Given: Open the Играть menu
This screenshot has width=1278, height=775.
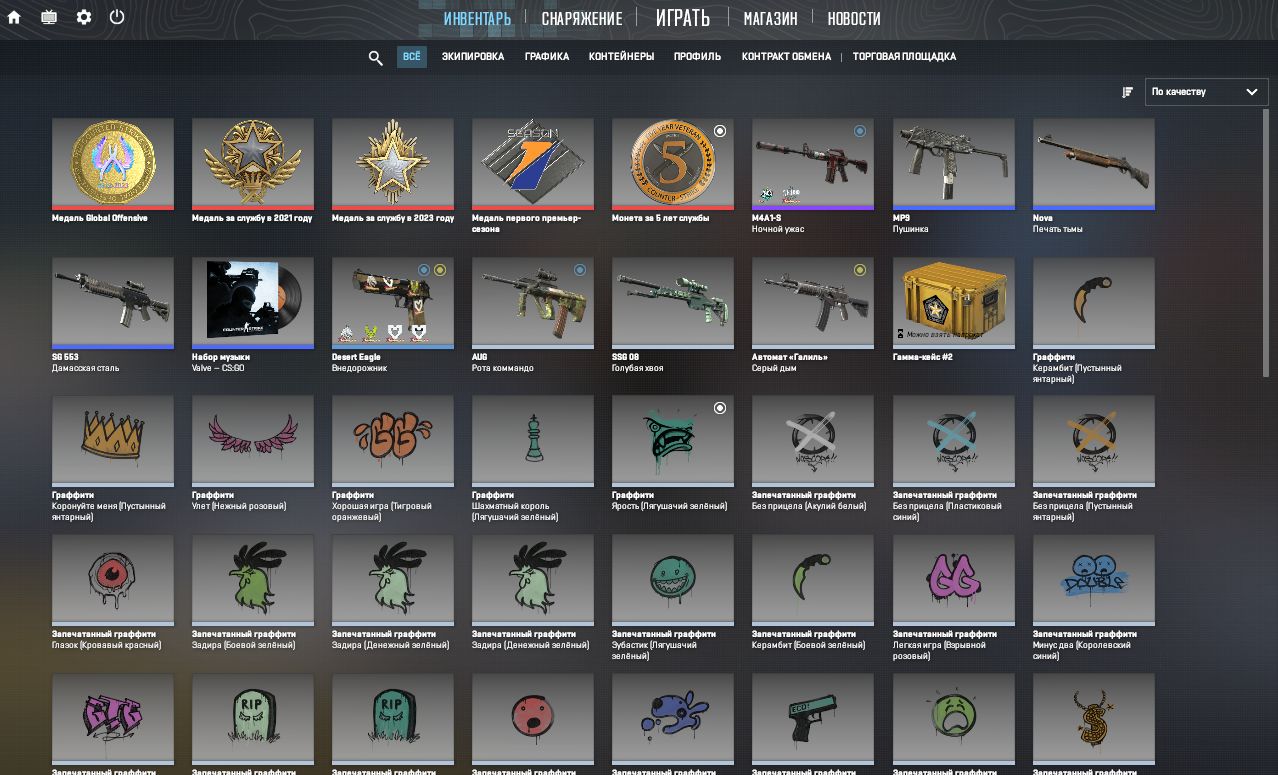Looking at the screenshot, I should click(x=682, y=18).
